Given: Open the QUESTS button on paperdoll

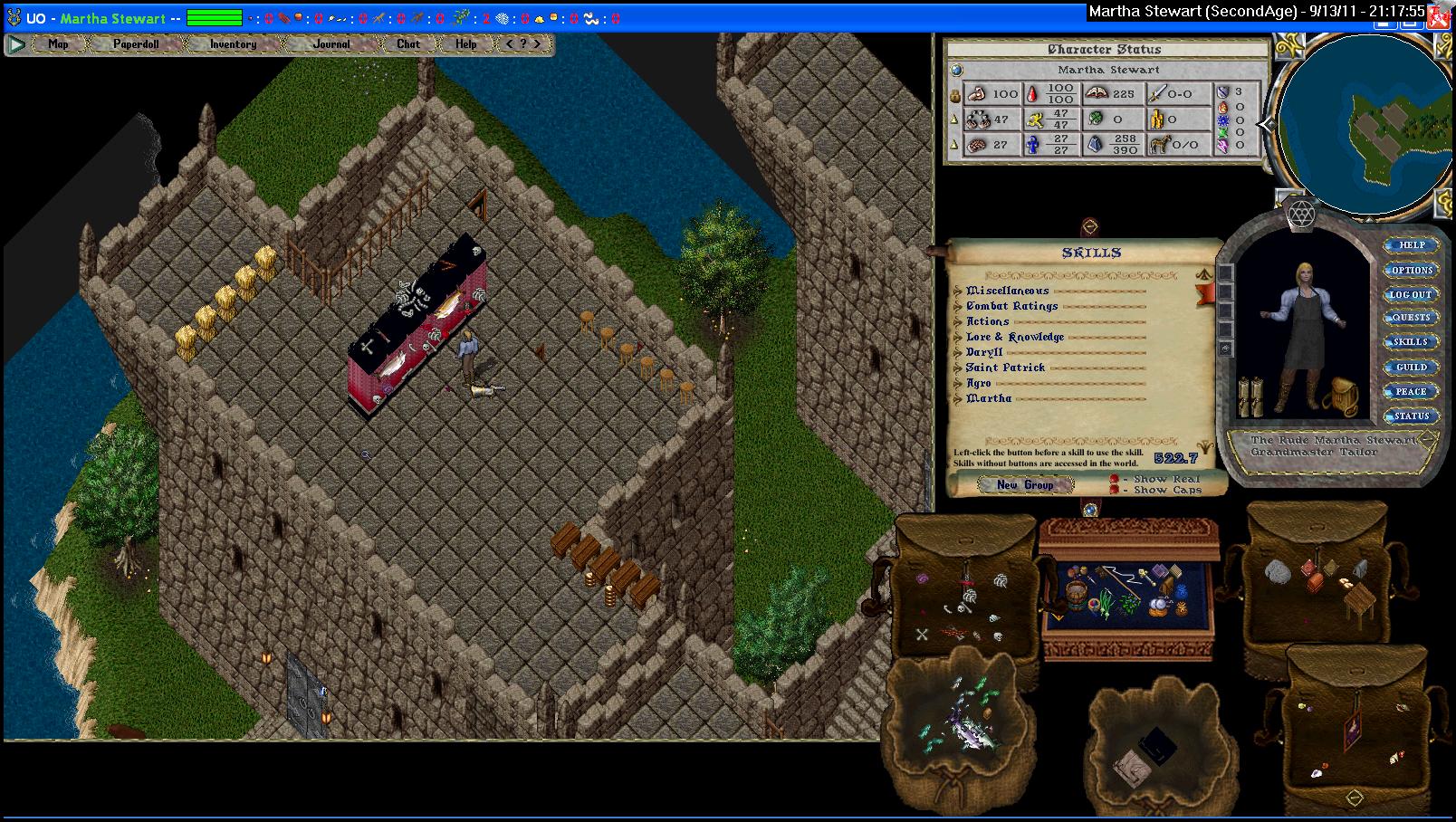Looking at the screenshot, I should [1411, 318].
